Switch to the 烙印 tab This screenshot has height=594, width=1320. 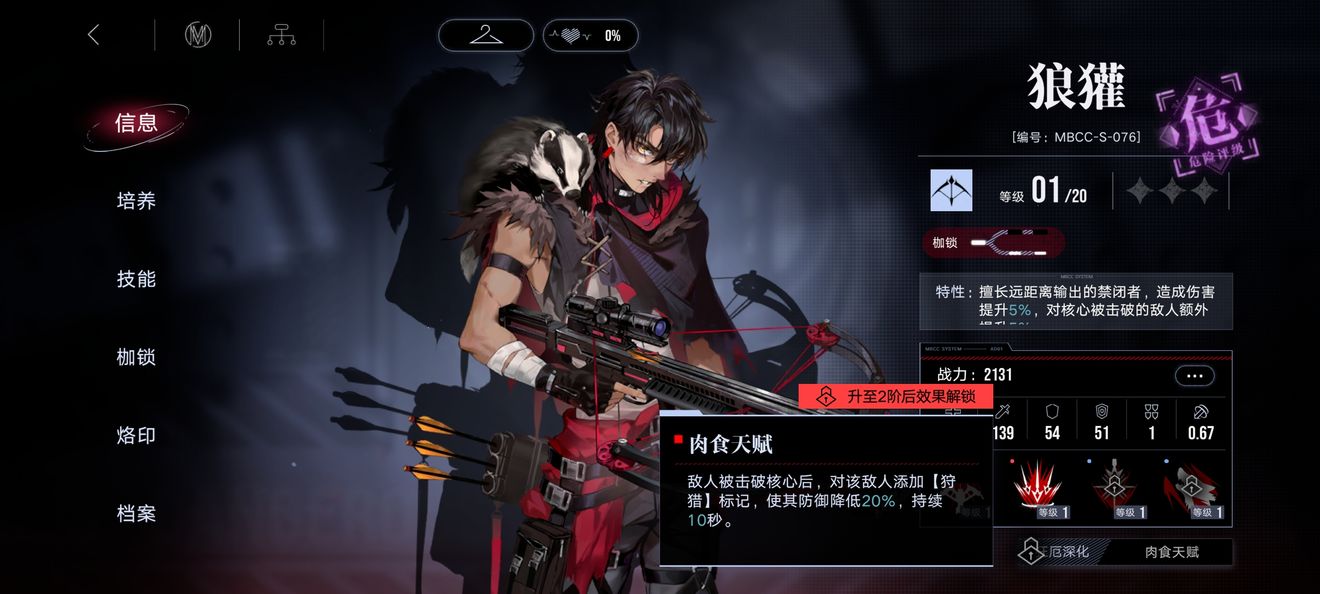click(137, 435)
